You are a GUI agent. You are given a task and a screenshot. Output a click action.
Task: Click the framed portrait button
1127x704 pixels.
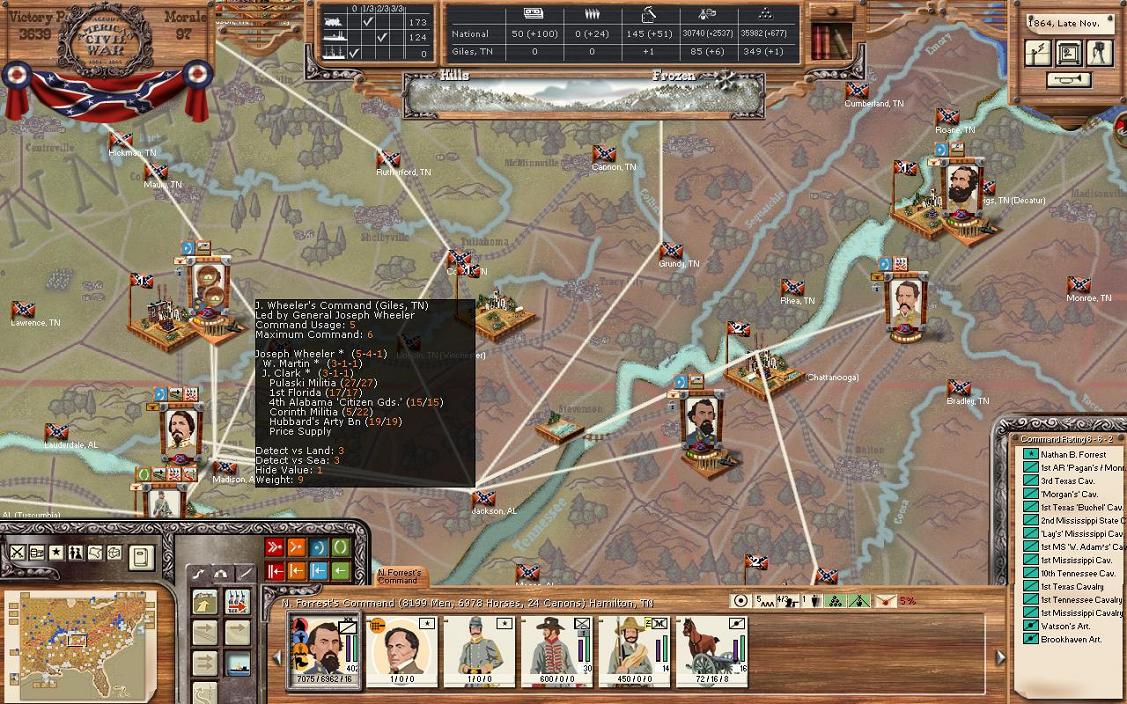(x=1069, y=53)
